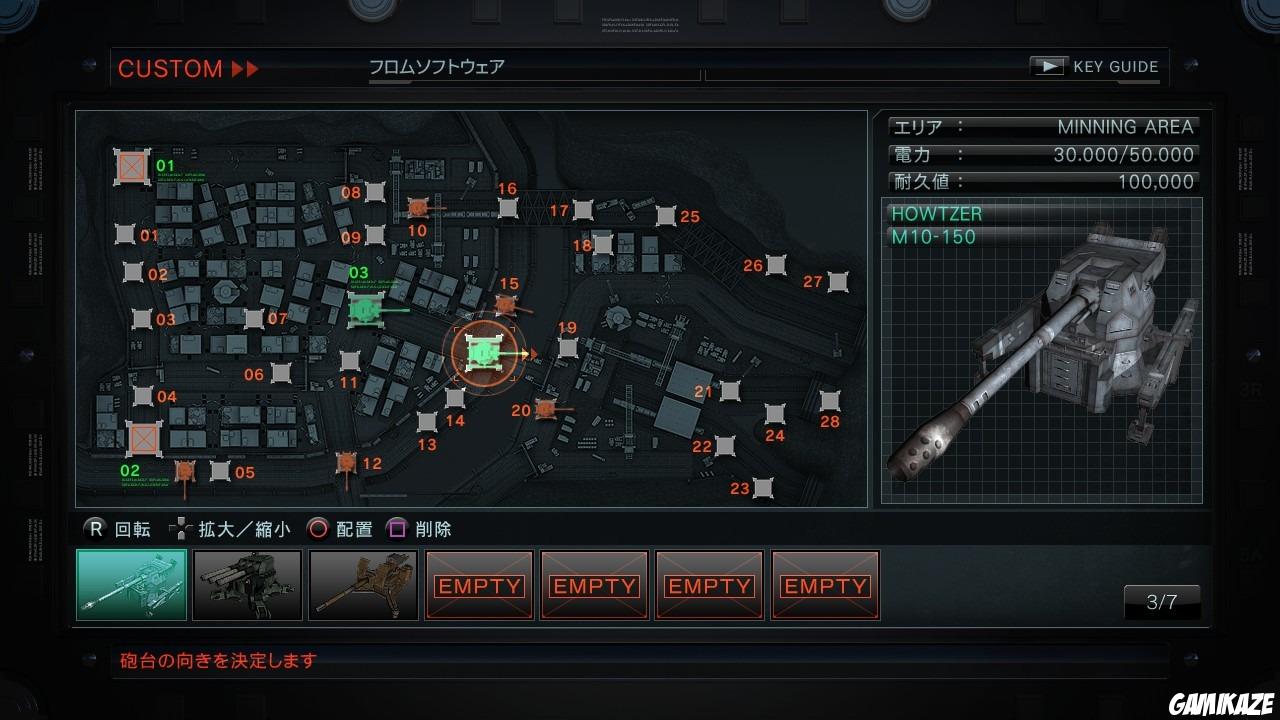Select the second gatling turret thumbnail

(x=247, y=585)
